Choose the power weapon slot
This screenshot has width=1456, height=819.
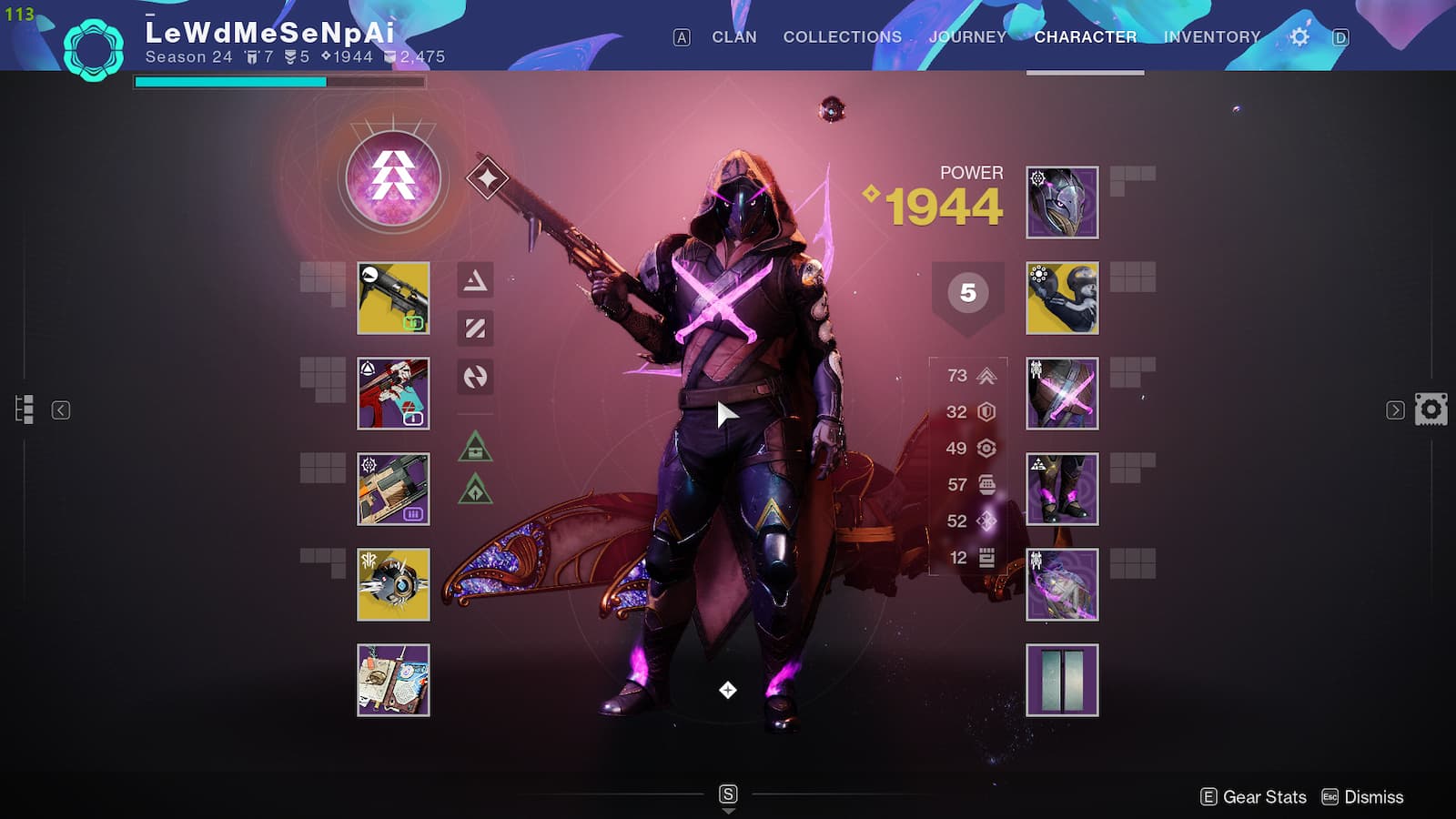coord(393,490)
